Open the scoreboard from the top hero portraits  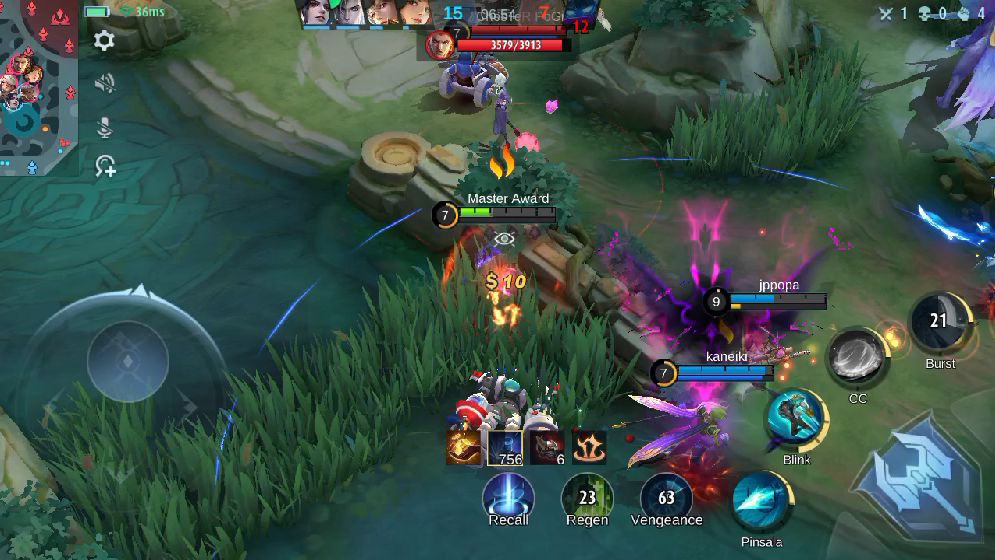(x=365, y=13)
